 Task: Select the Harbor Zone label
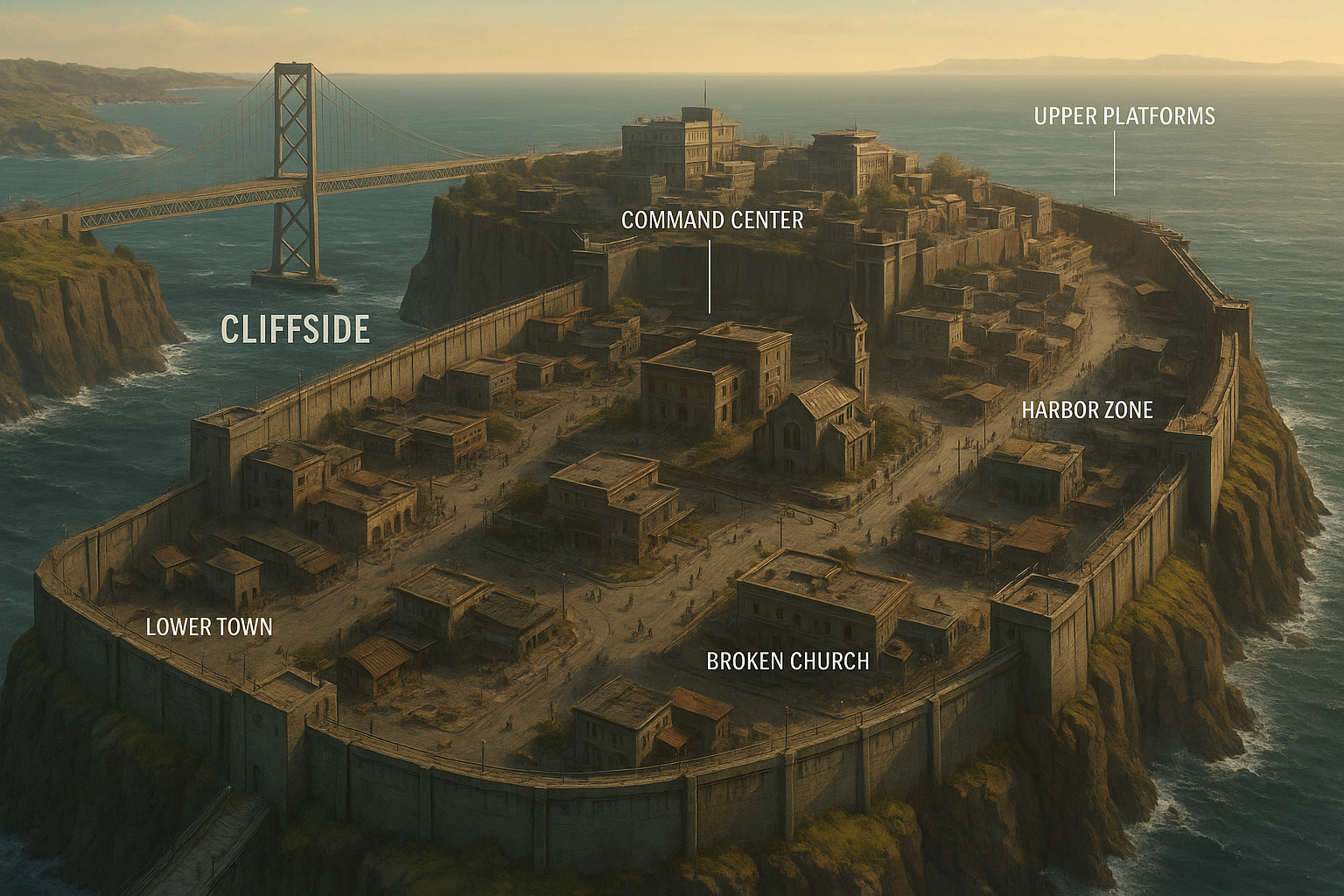(x=1087, y=409)
